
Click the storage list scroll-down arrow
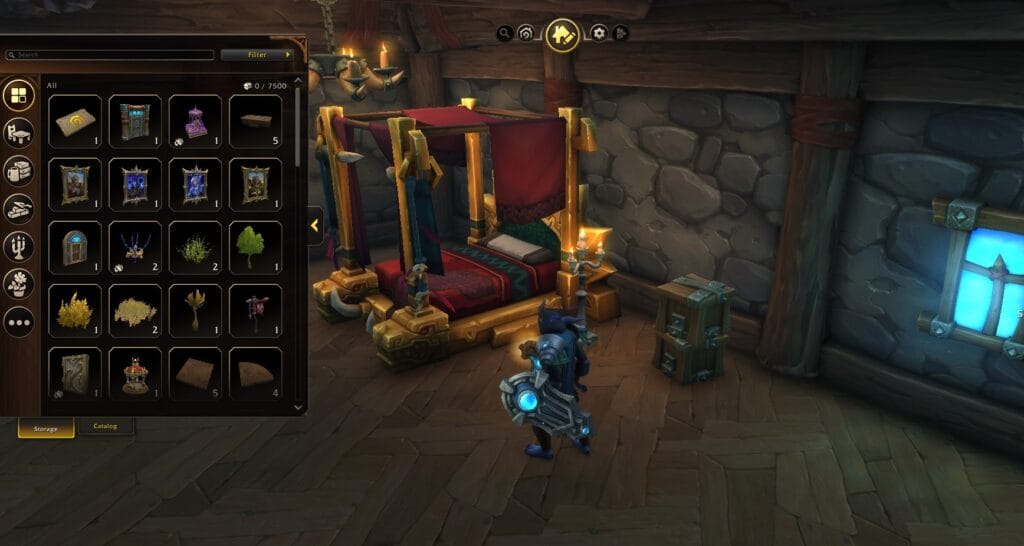297,407
